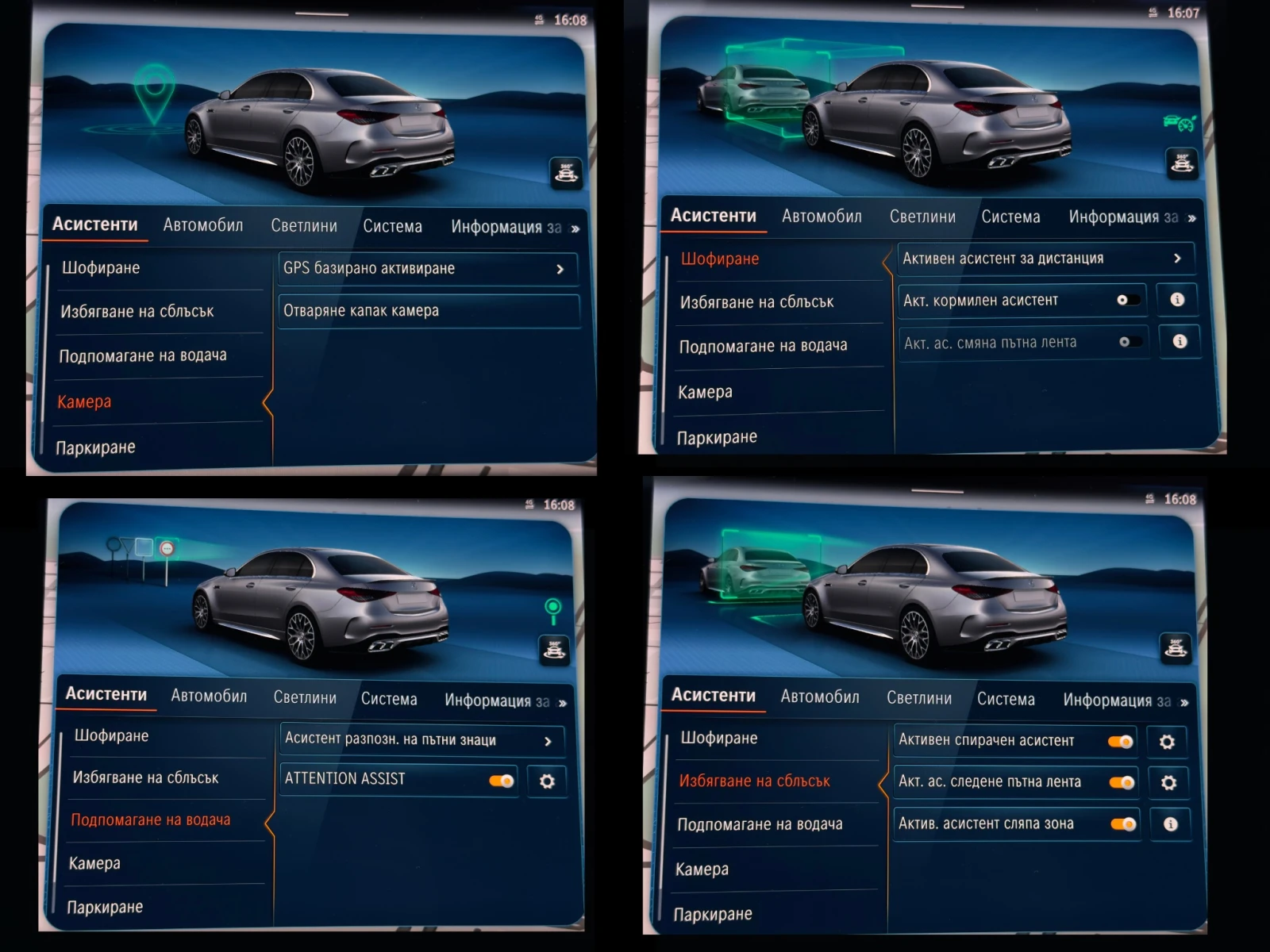Open the Система tab
This screenshot has height=952, width=1270.
point(392,226)
